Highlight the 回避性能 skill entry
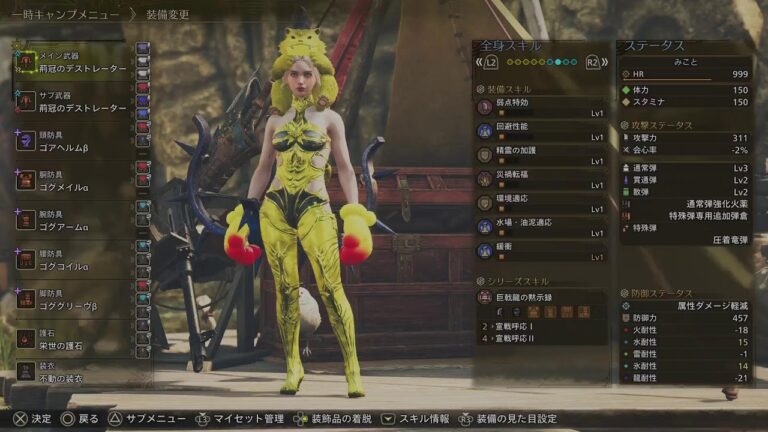The width and height of the screenshot is (768, 432). click(x=542, y=131)
